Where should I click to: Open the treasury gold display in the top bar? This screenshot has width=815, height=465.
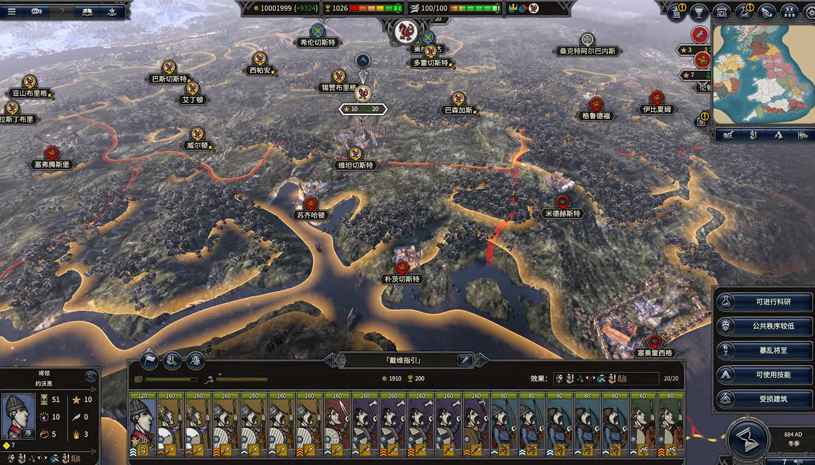(285, 9)
